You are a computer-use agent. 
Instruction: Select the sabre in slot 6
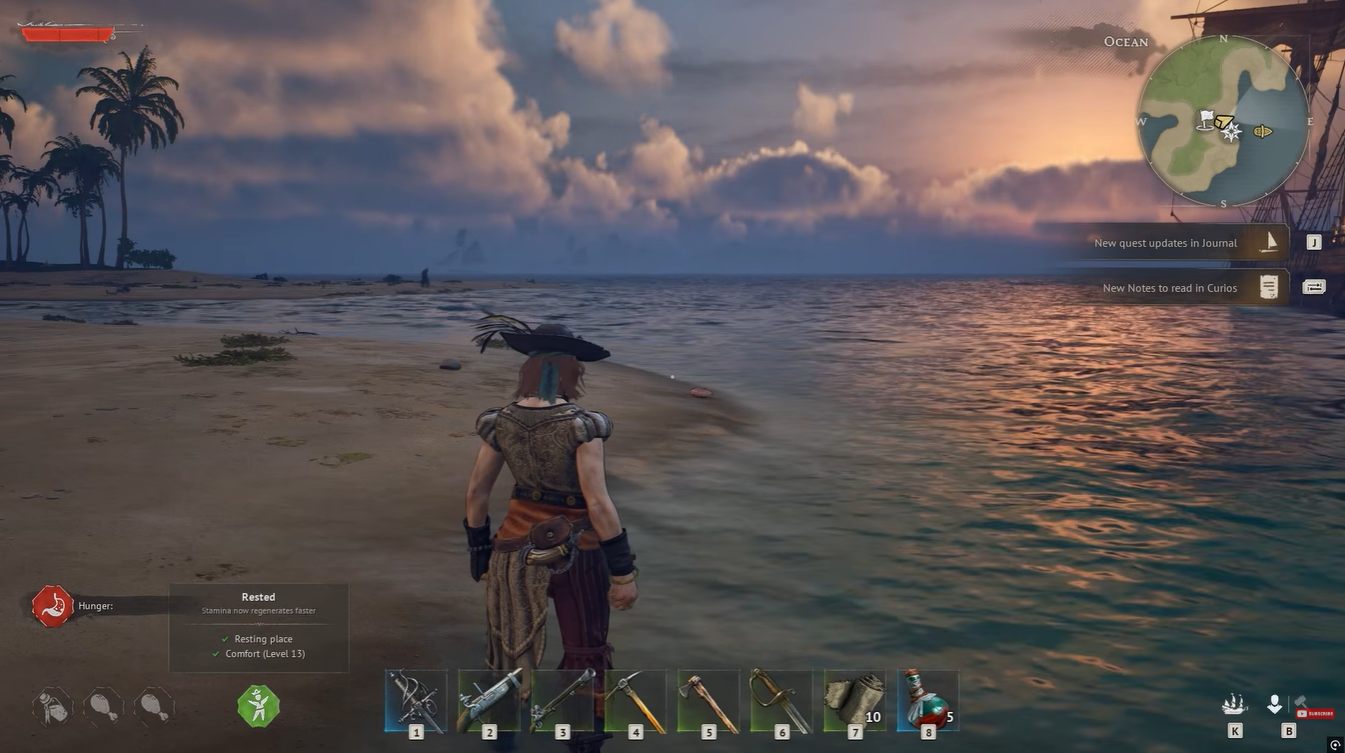pos(782,700)
